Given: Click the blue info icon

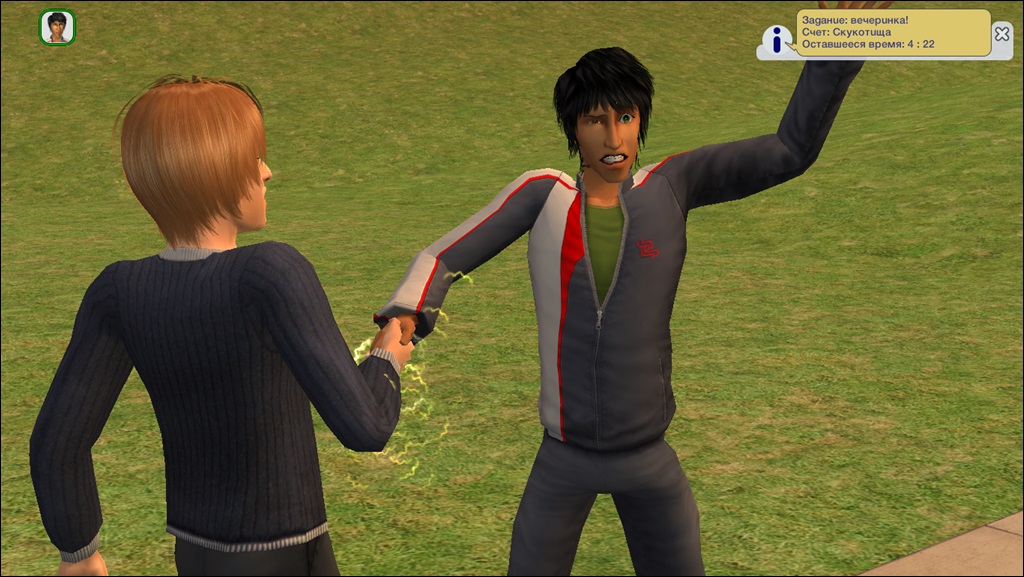Looking at the screenshot, I should click(777, 40).
